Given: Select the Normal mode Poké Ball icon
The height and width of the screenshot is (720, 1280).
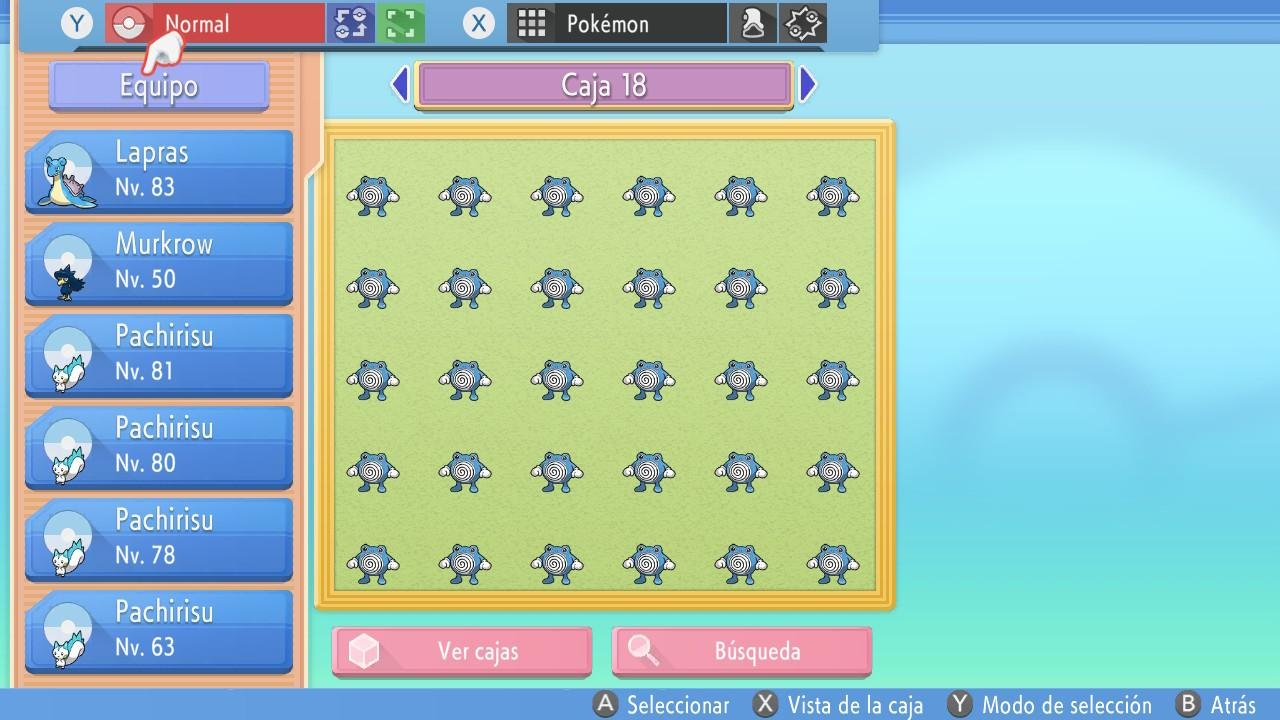Looking at the screenshot, I should pyautogui.click(x=126, y=22).
